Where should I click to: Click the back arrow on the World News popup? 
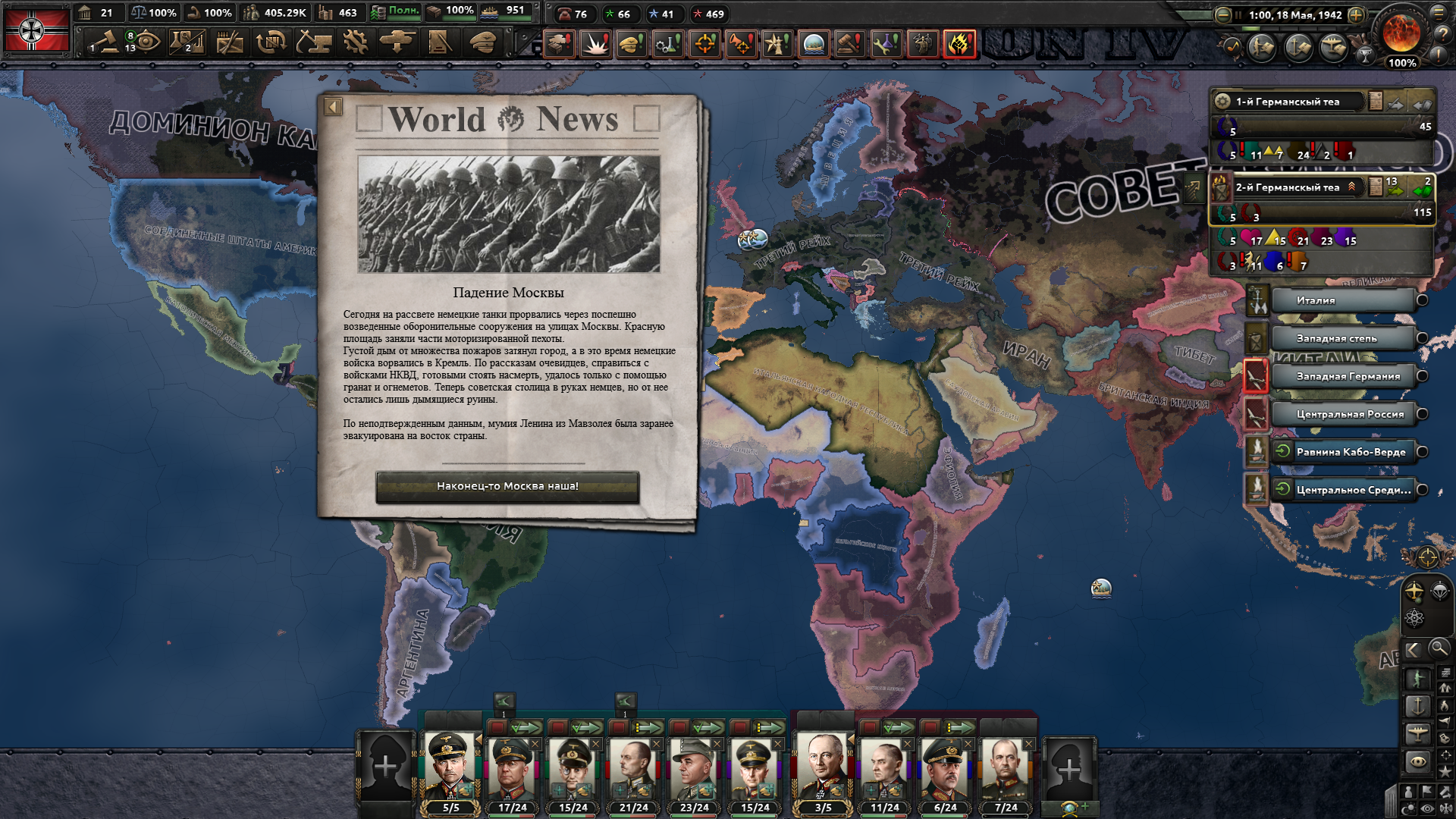point(333,107)
